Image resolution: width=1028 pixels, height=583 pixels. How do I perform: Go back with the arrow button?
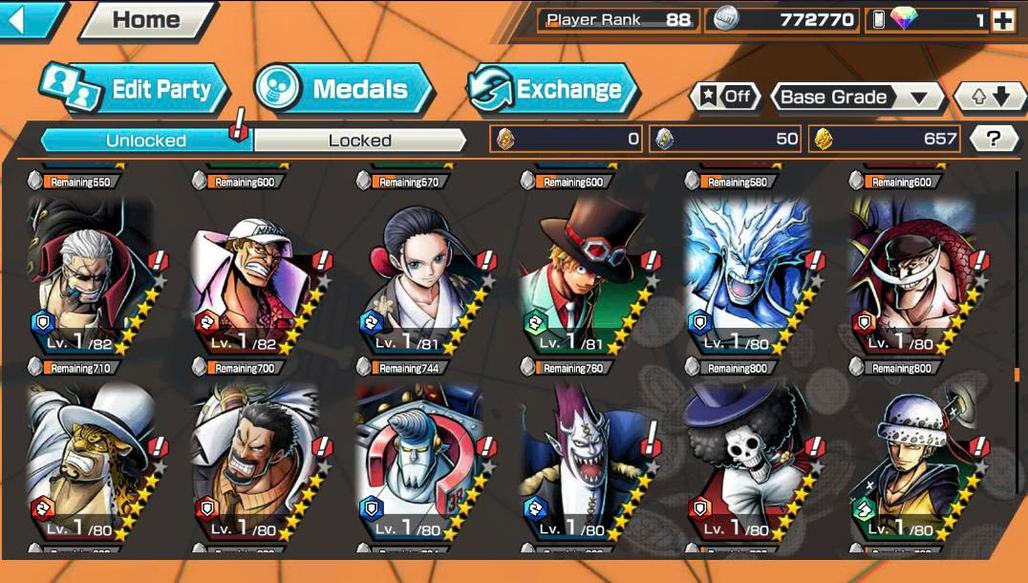click(28, 19)
